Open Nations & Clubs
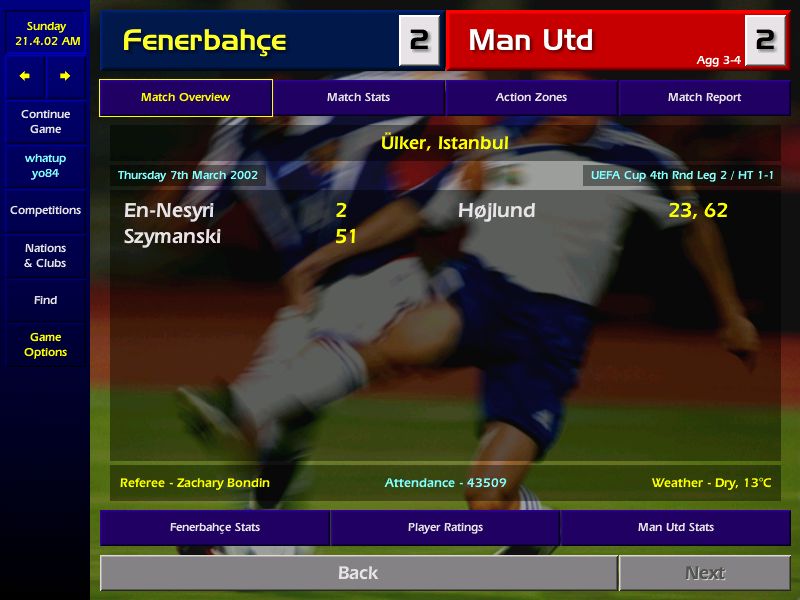This screenshot has width=800, height=600. click(45, 256)
